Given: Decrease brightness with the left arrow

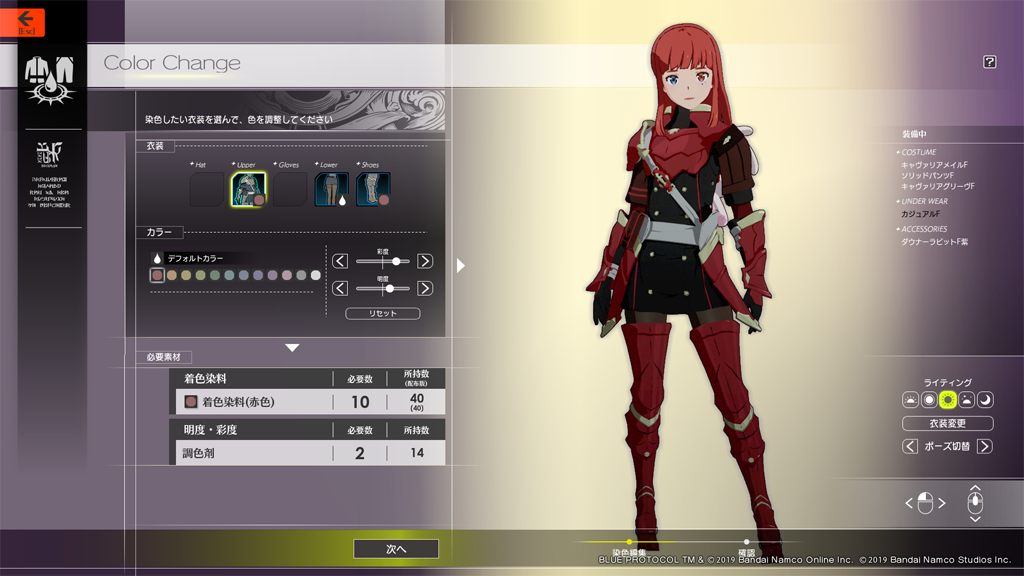Looking at the screenshot, I should (x=340, y=288).
